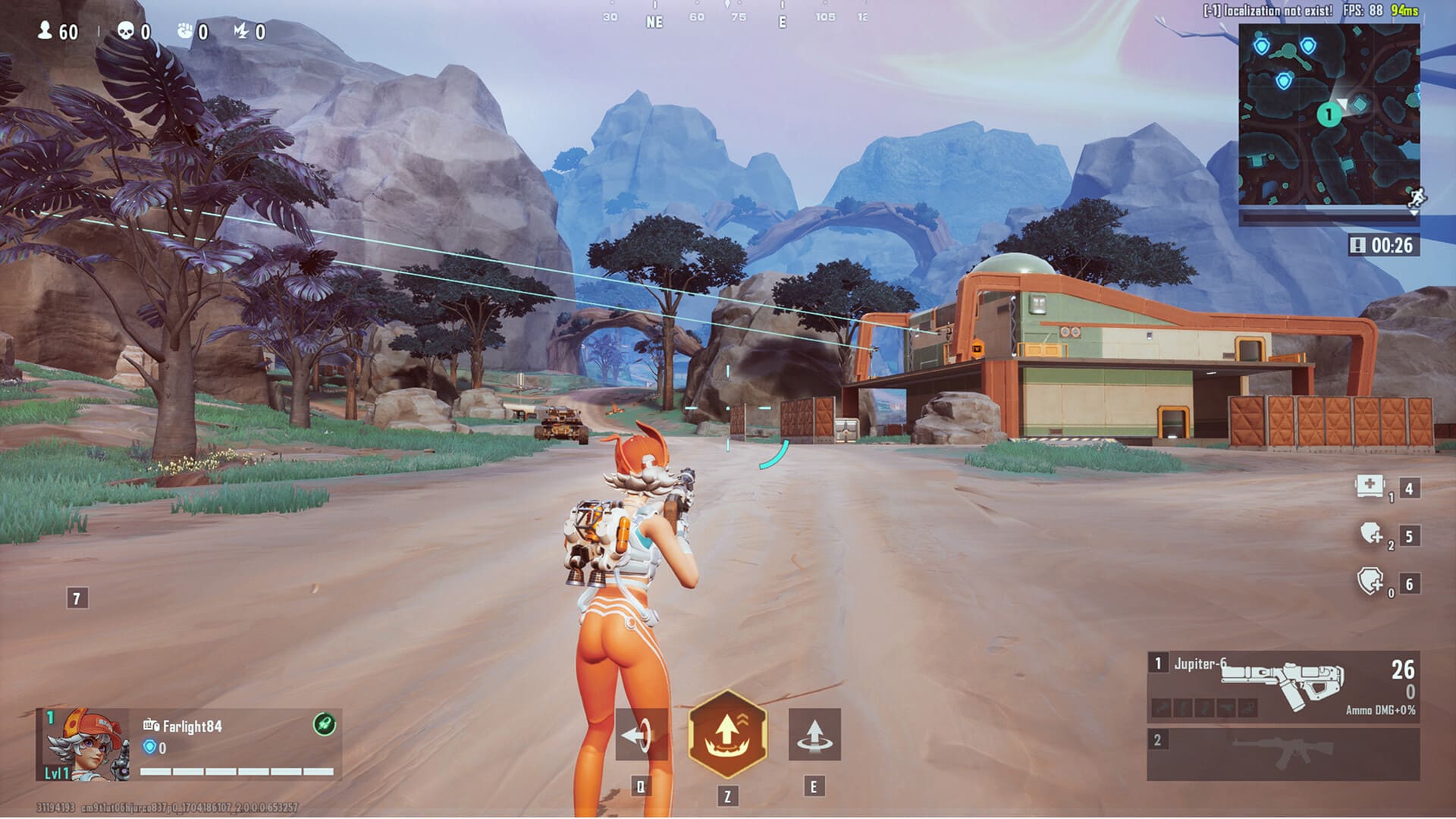Viewport: 1456px width, 819px height.
Task: Switch to the empty second weapon slot
Action: point(1282,754)
